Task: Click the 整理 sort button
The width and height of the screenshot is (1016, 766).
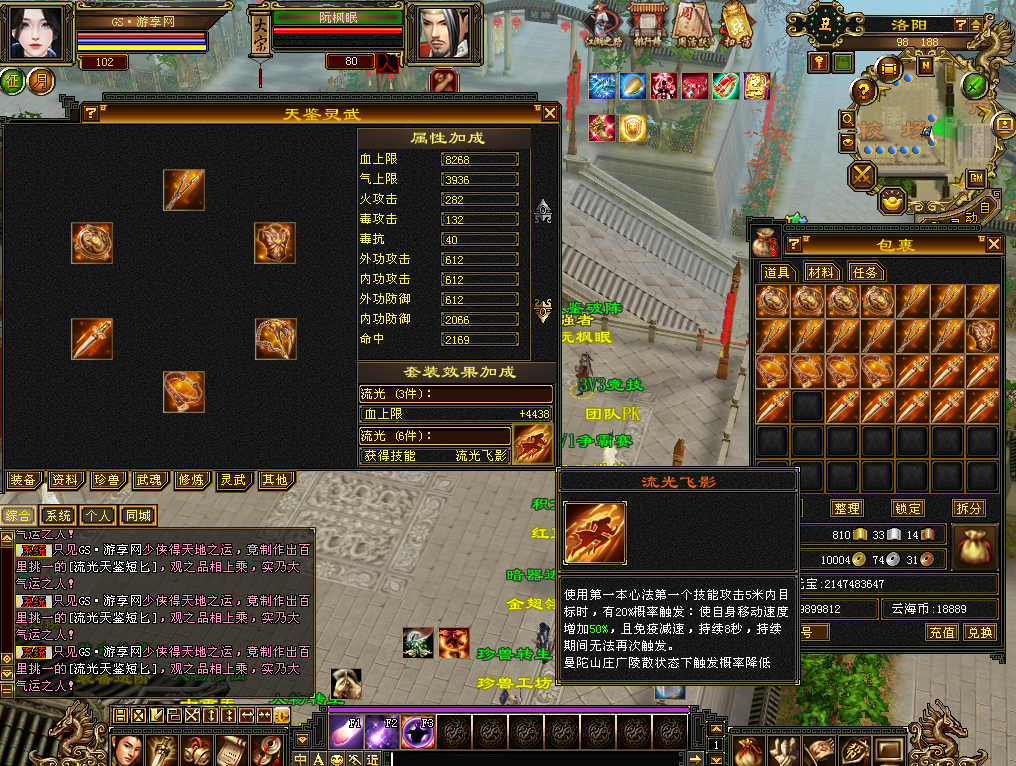Action: pos(846,508)
